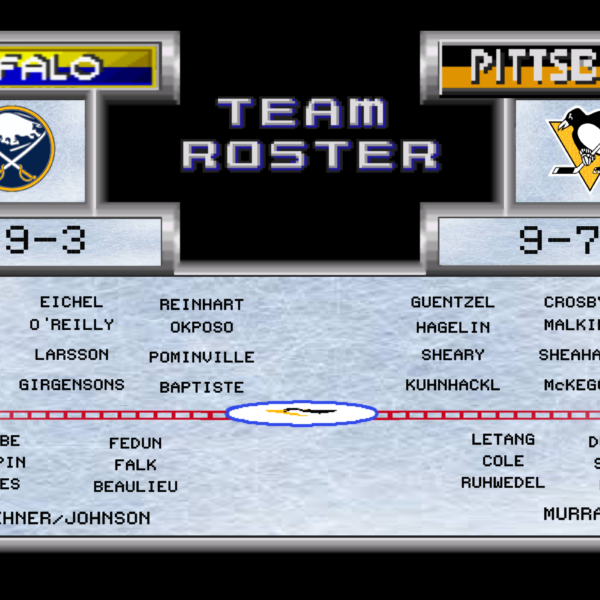
Task: Select Eichel in the Buffalo roster
Action: tap(71, 302)
